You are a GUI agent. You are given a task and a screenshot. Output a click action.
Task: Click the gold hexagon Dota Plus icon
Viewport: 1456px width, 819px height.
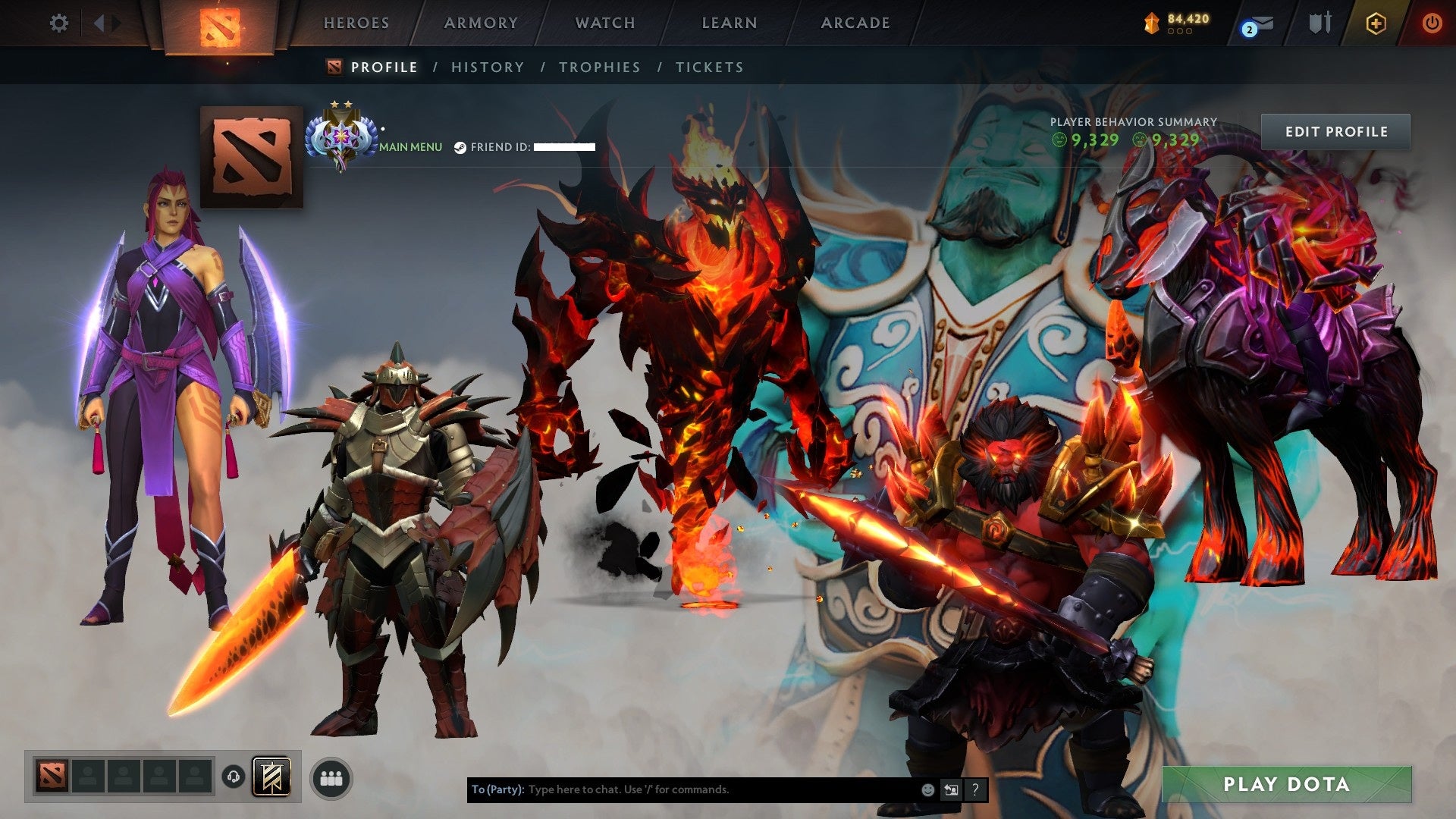coord(1376,23)
